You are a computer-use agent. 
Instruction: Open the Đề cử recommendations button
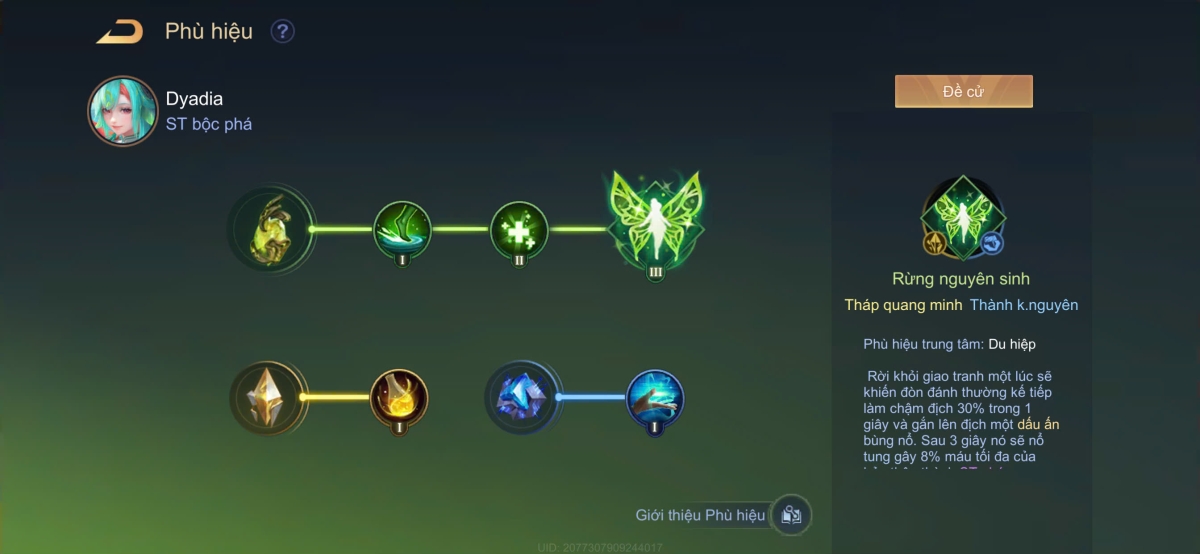click(x=963, y=91)
